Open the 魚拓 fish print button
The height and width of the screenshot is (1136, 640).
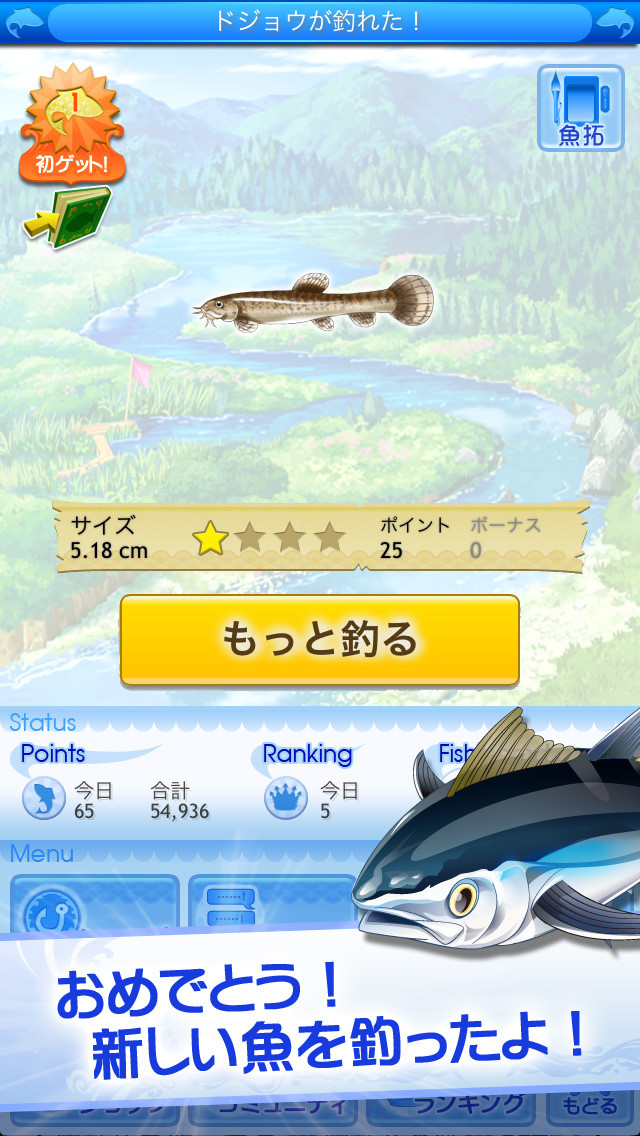click(580, 109)
